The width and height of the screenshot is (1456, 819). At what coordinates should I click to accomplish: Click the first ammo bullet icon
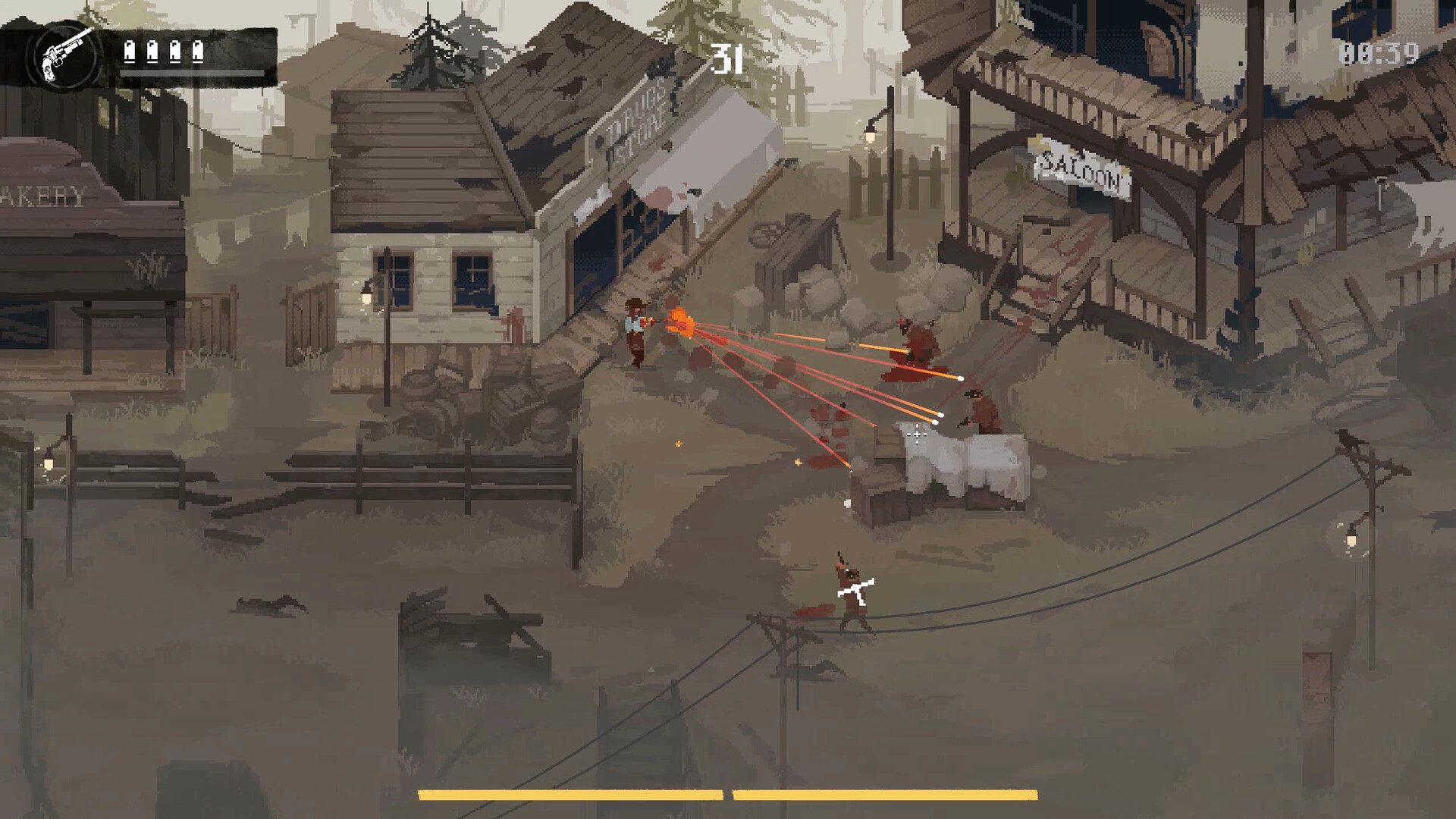(x=129, y=52)
